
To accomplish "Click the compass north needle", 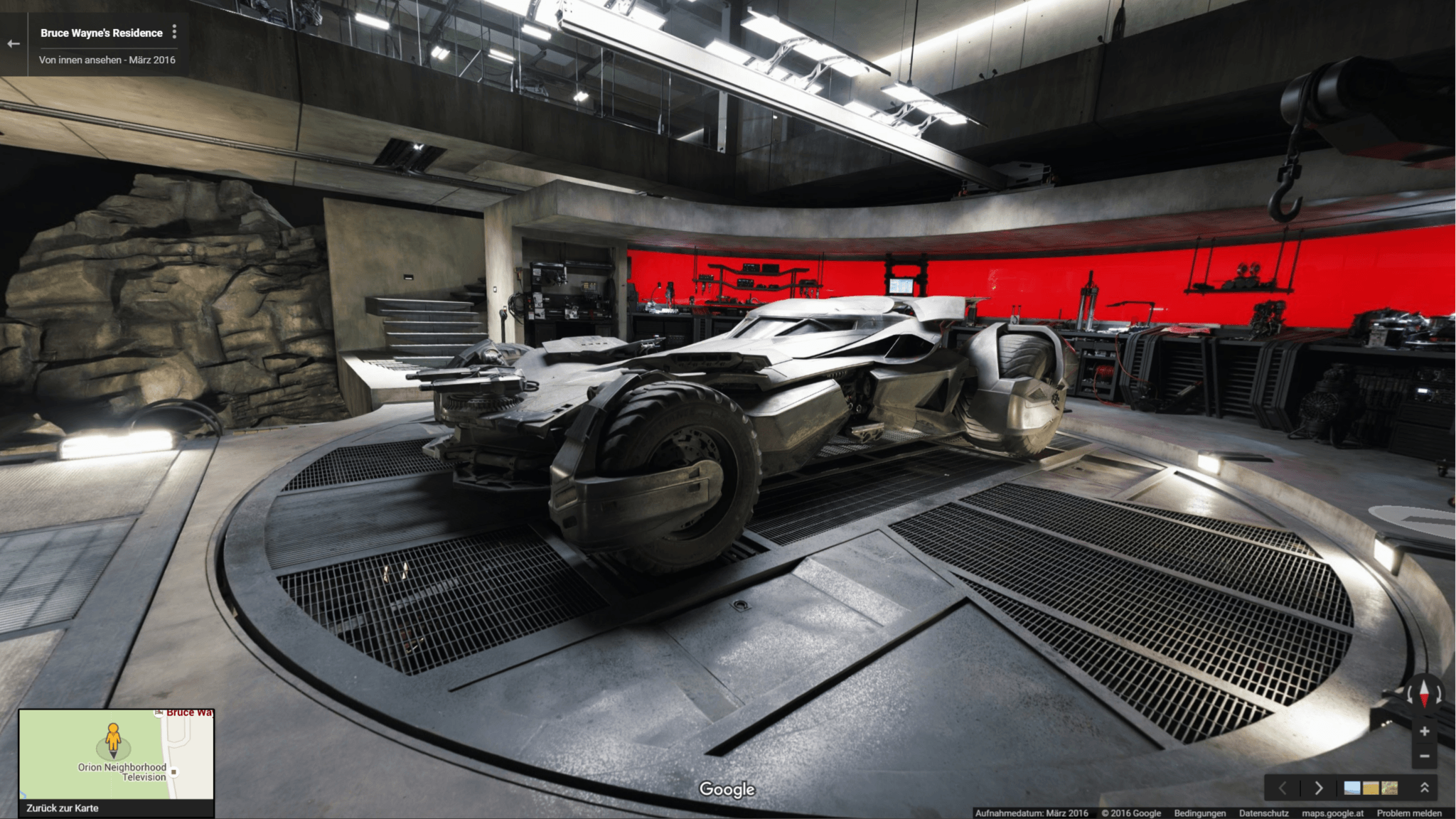I will click(x=1424, y=692).
